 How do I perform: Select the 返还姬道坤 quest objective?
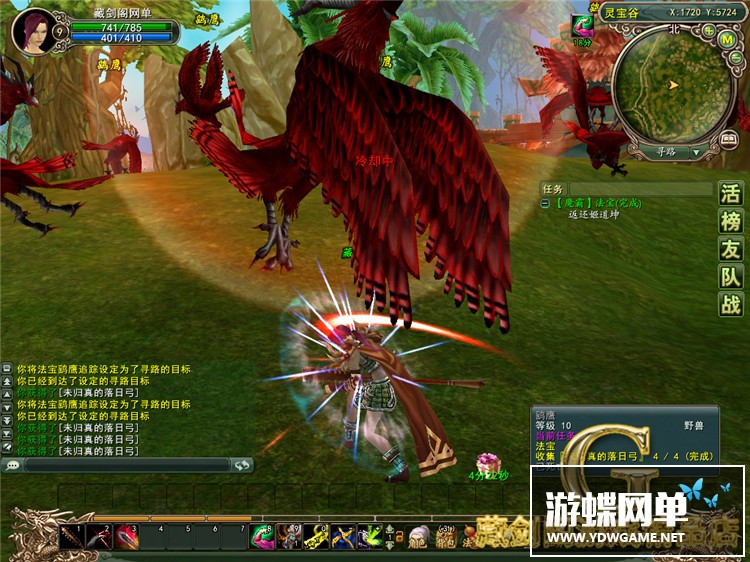[593, 214]
